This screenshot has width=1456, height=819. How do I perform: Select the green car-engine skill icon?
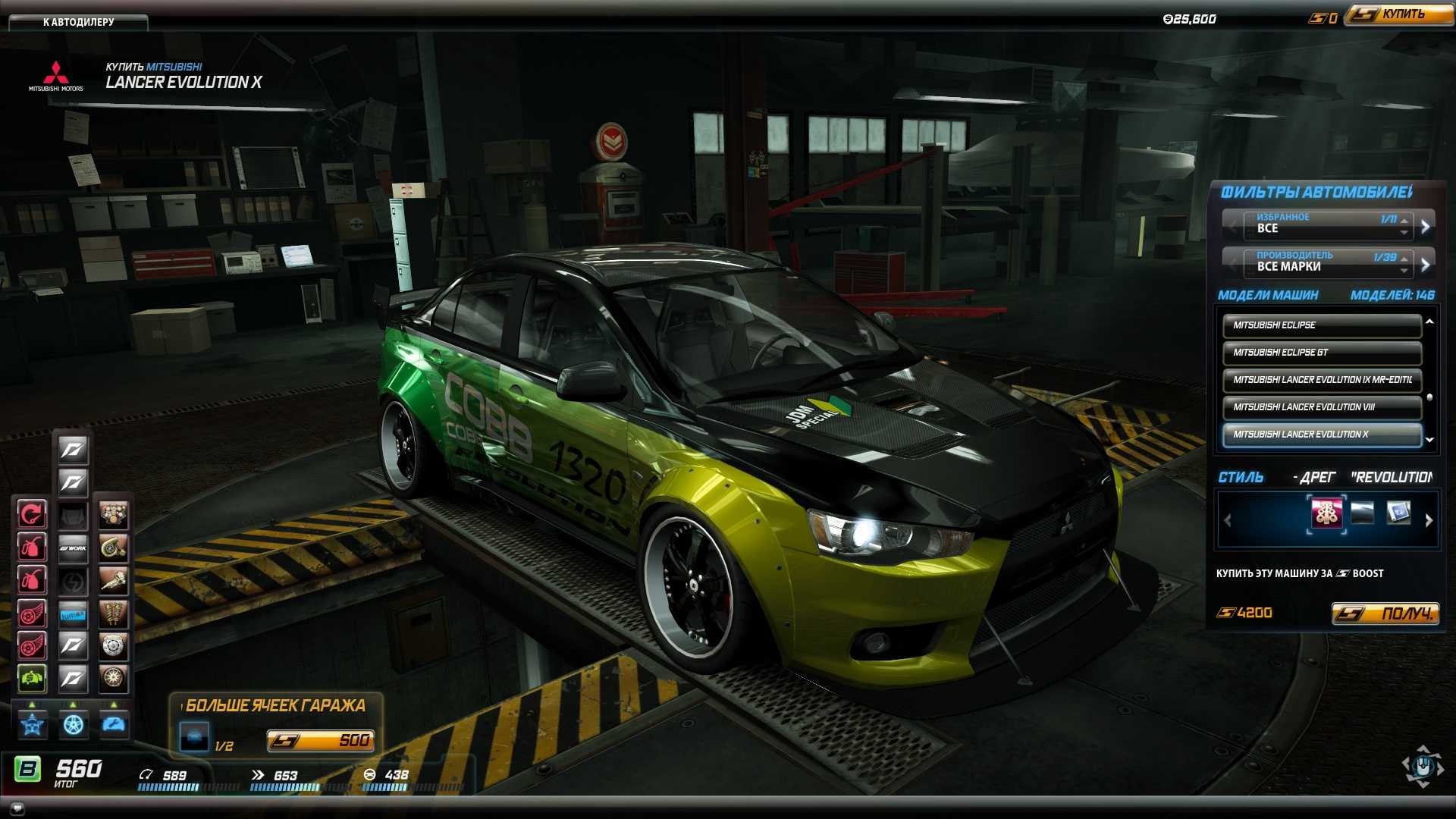tap(32, 678)
